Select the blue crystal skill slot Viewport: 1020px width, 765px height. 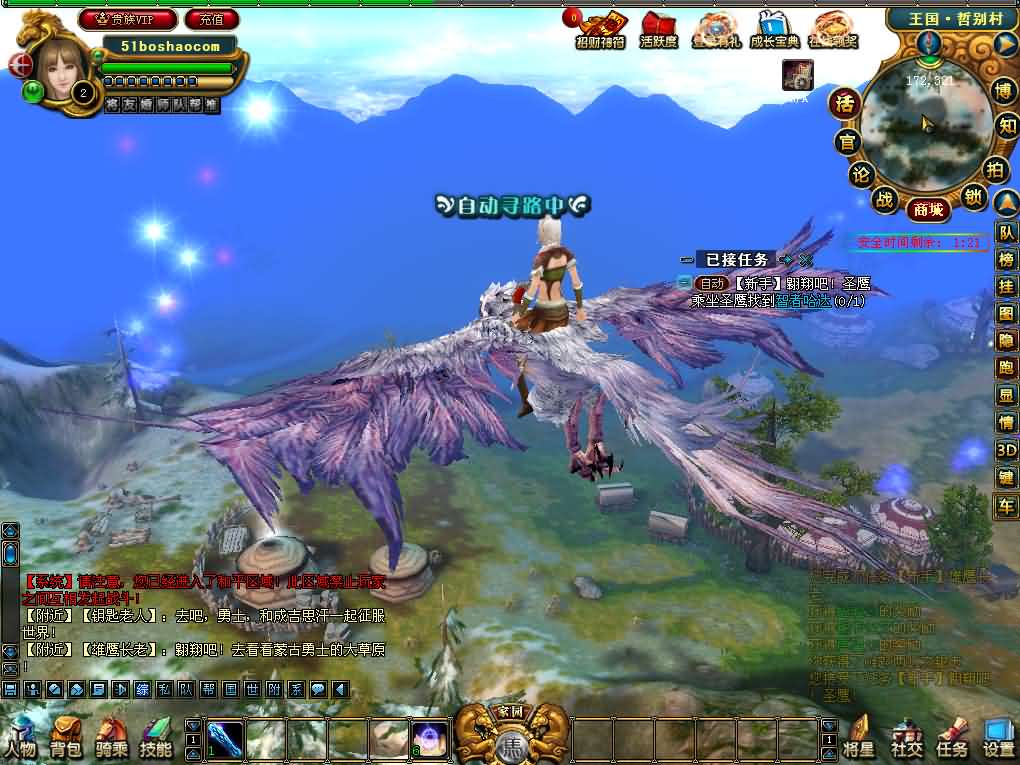pos(225,739)
